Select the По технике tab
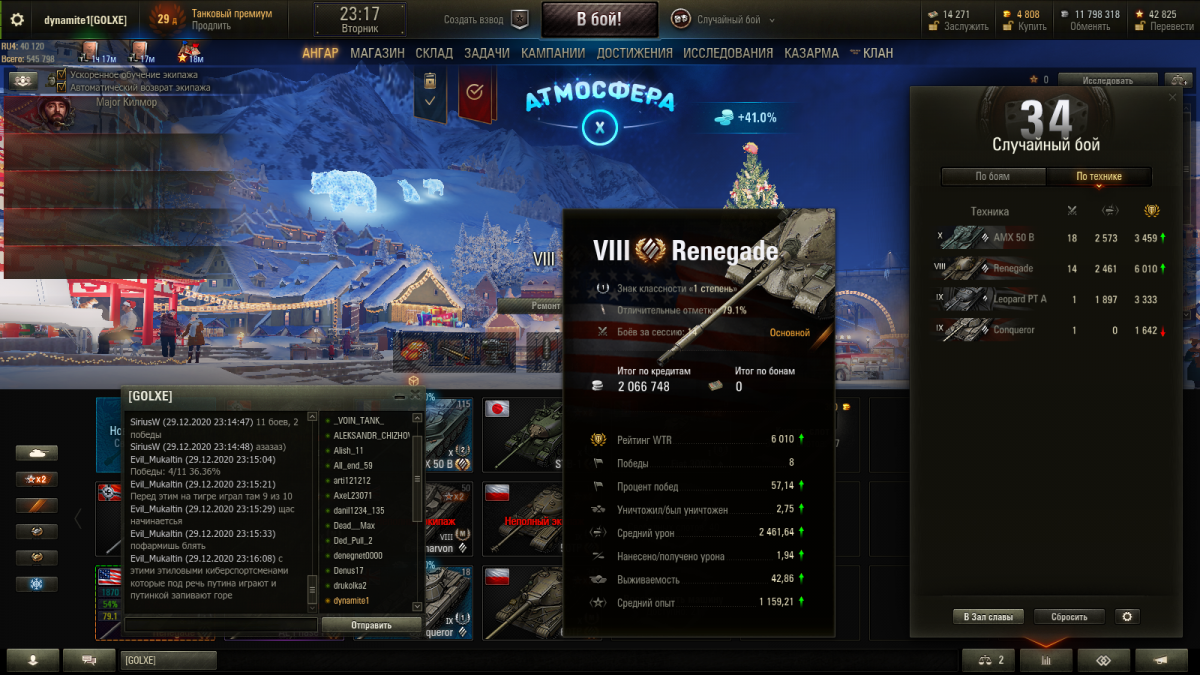 pos(1098,177)
